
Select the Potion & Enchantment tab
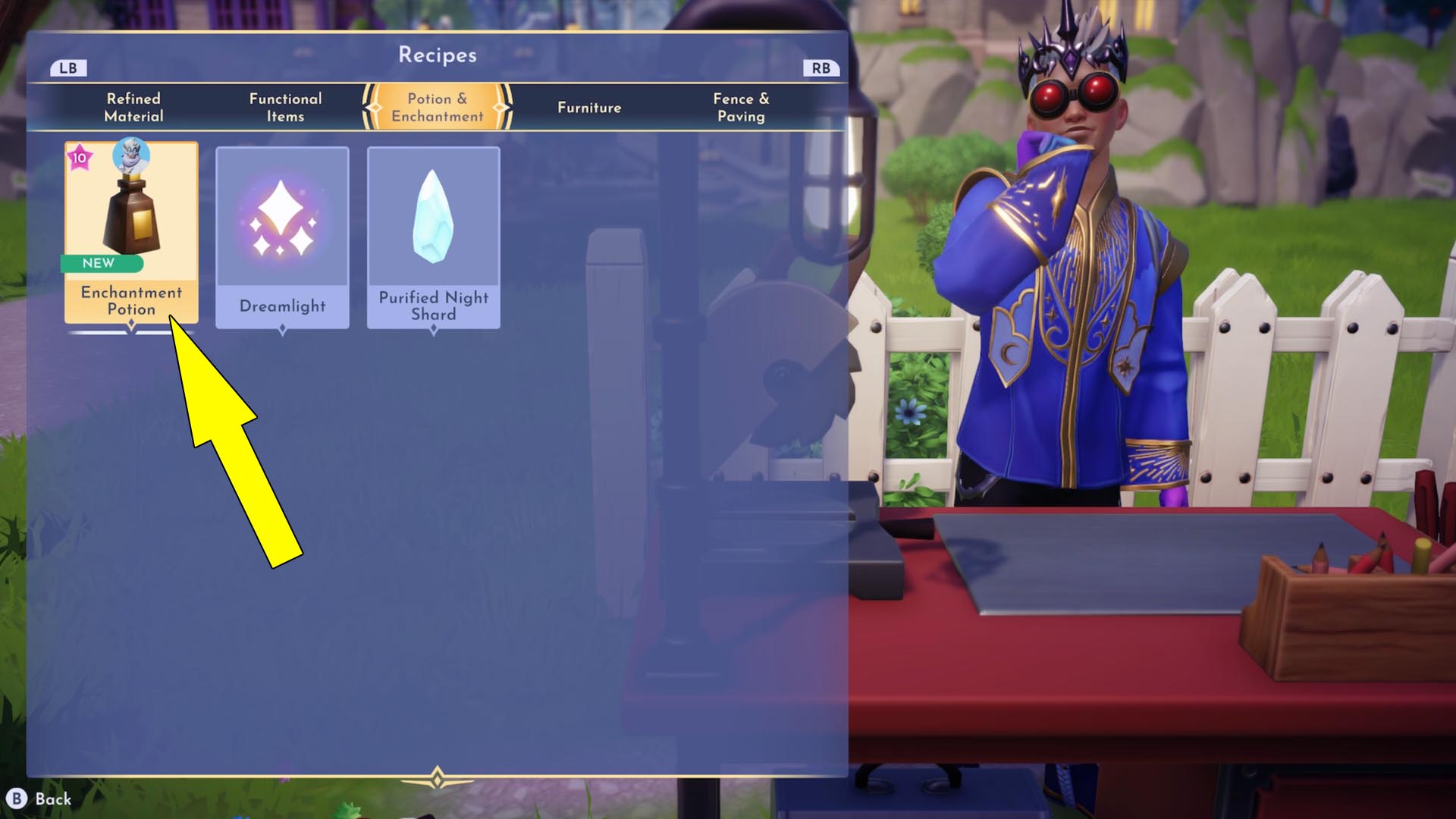pos(438,107)
